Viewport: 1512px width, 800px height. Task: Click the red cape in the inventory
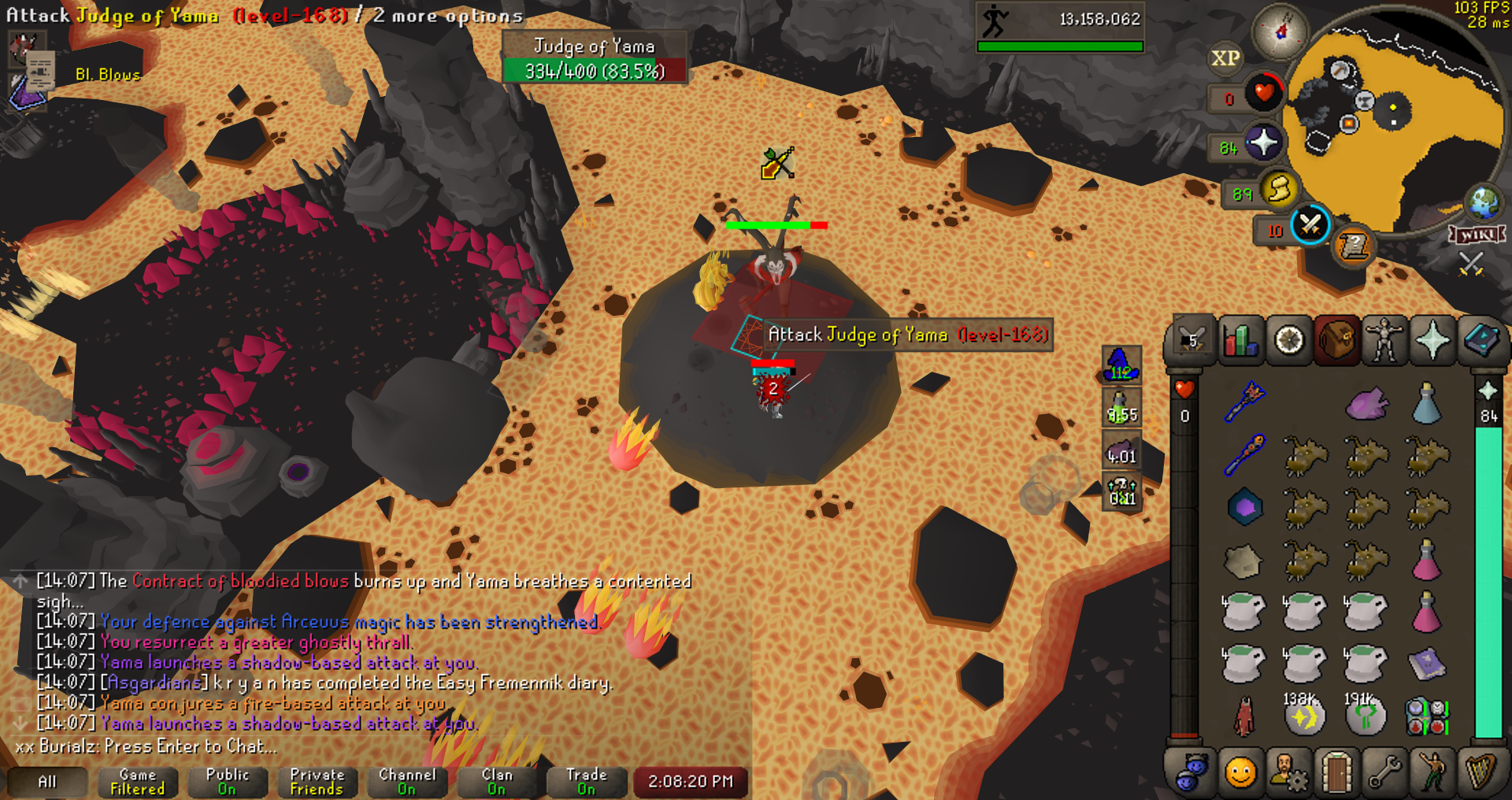[1244, 717]
